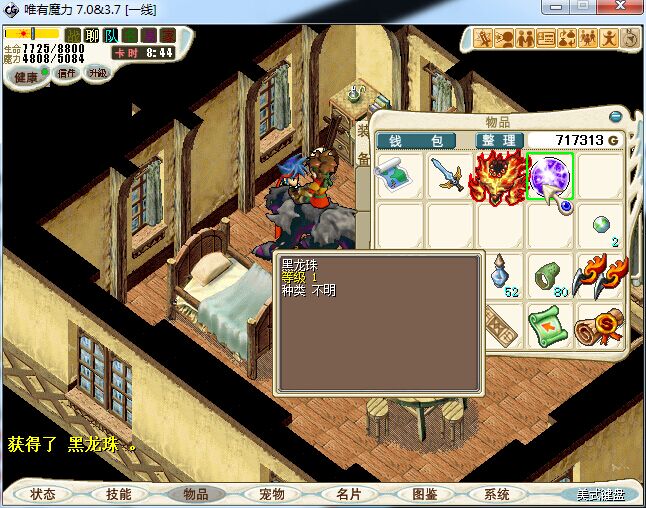The width and height of the screenshot is (646, 508).
Task: Select the flaming demon mask item
Action: coord(499,176)
